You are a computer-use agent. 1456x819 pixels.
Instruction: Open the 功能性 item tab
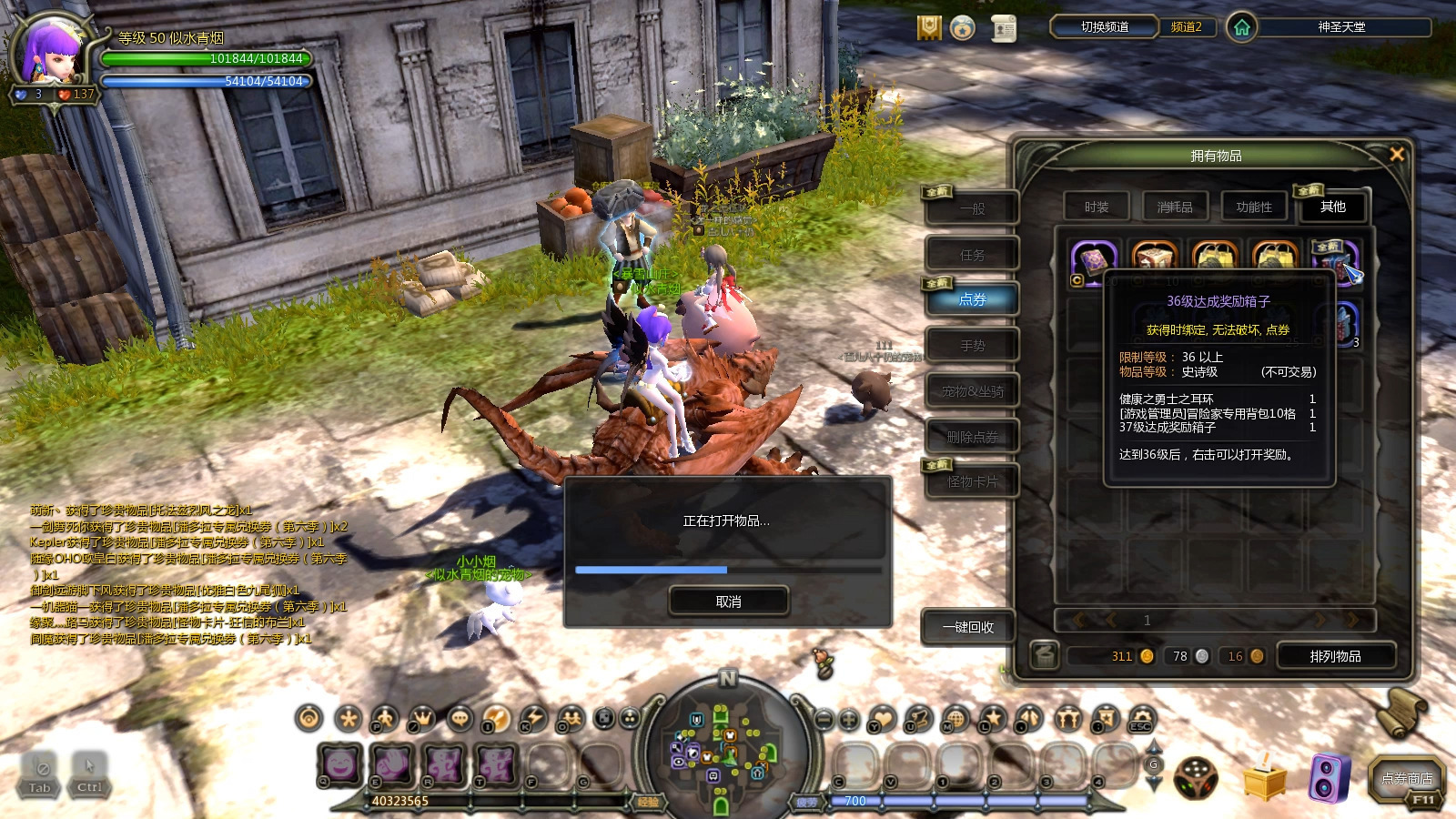point(1254,207)
